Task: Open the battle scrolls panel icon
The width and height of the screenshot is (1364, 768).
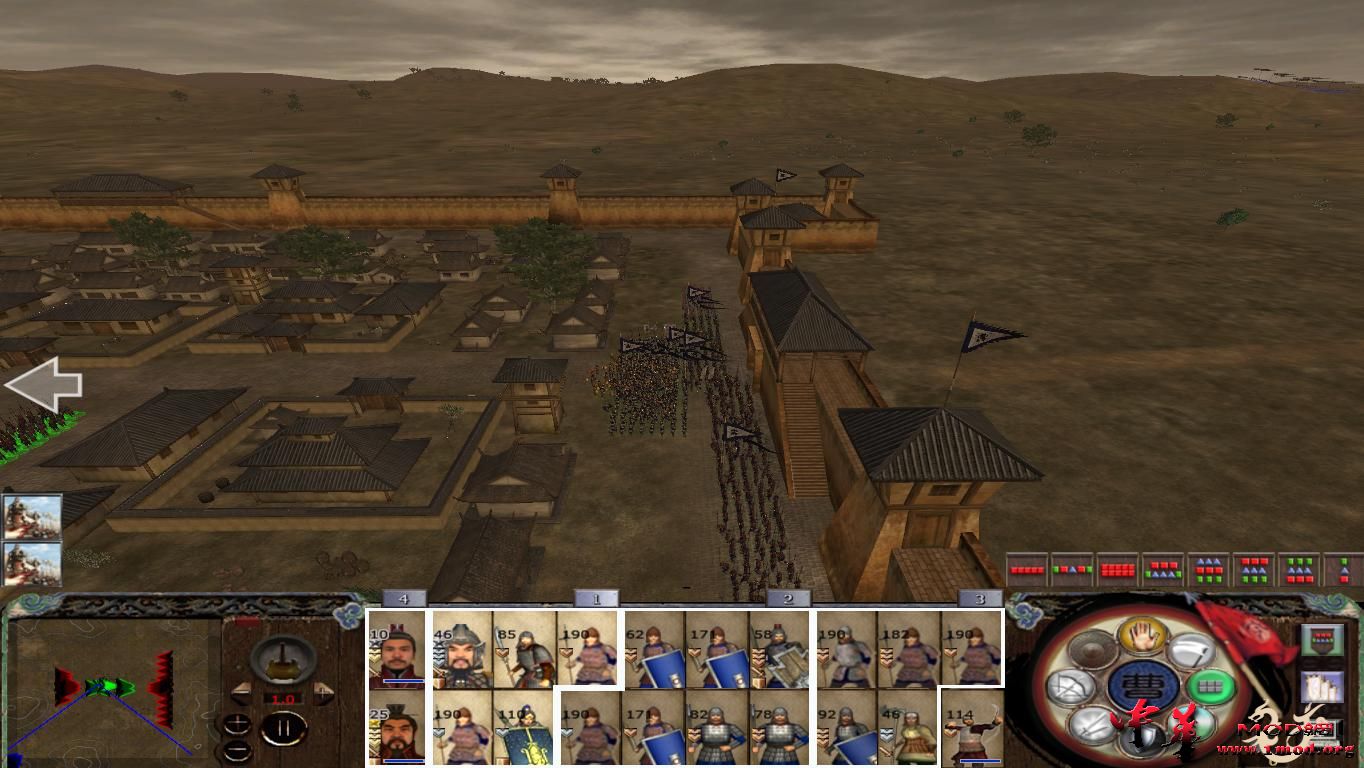Action: pyautogui.click(x=1323, y=687)
